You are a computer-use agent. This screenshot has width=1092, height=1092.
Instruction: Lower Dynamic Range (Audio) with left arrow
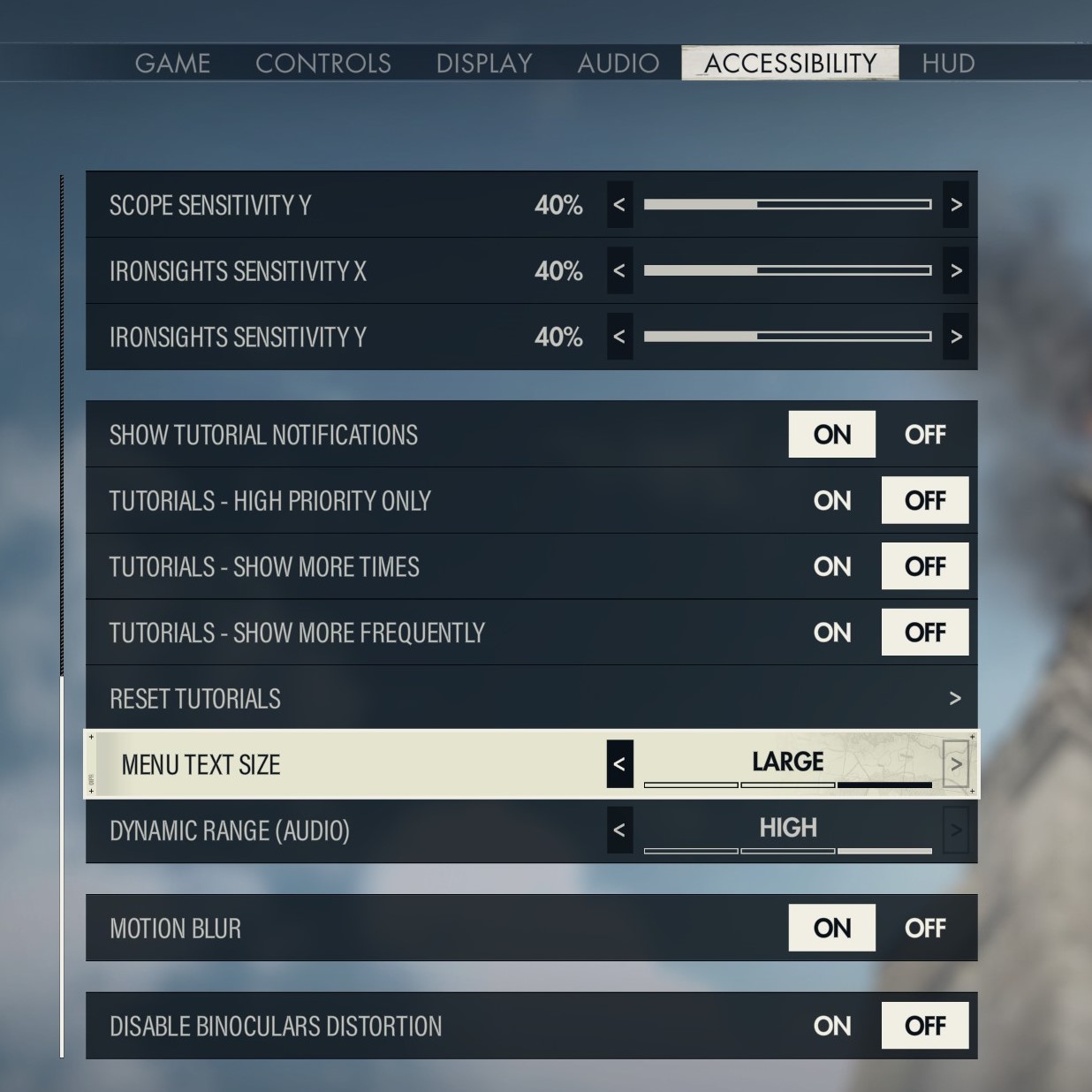tap(619, 830)
